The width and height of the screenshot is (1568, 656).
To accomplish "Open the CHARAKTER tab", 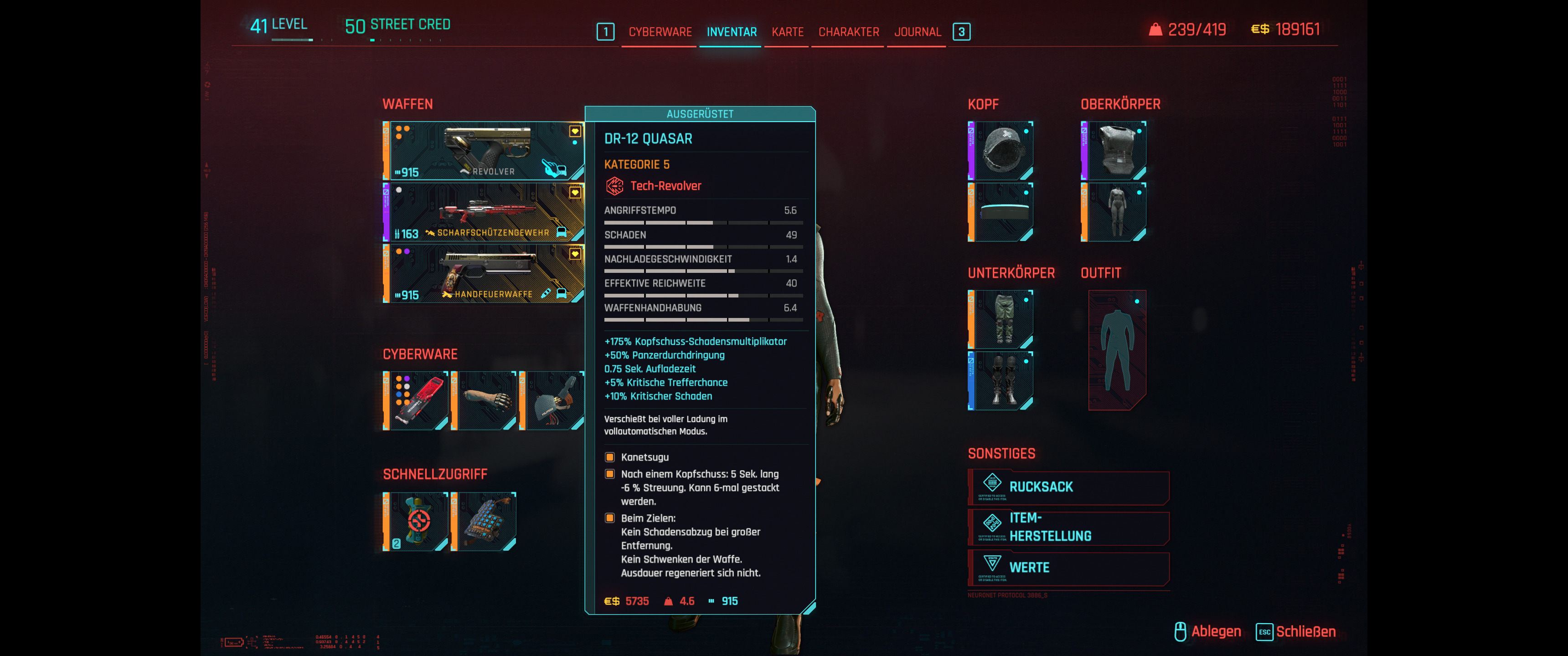I will point(849,31).
